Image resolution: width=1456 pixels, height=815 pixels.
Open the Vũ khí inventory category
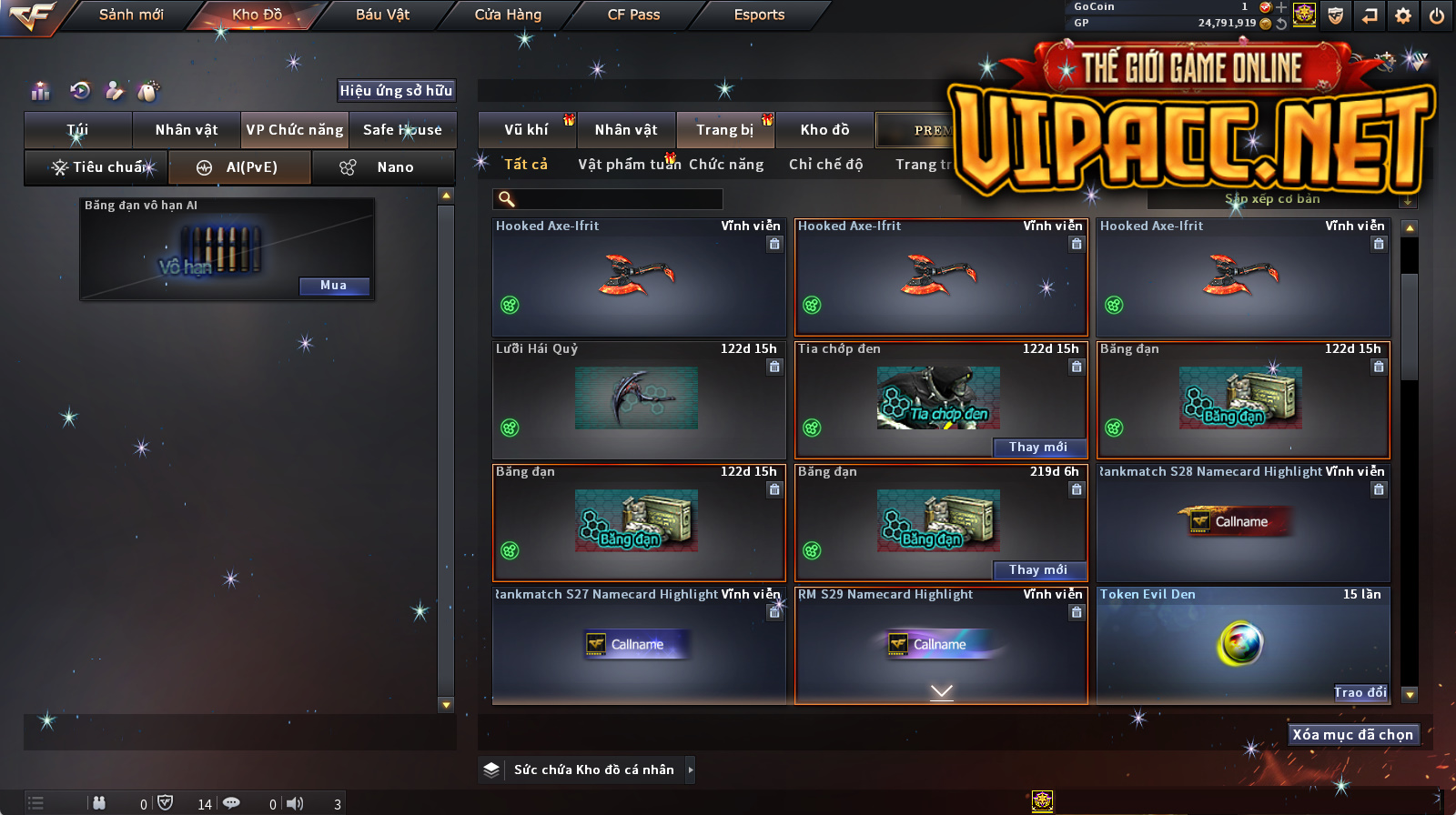(x=526, y=130)
